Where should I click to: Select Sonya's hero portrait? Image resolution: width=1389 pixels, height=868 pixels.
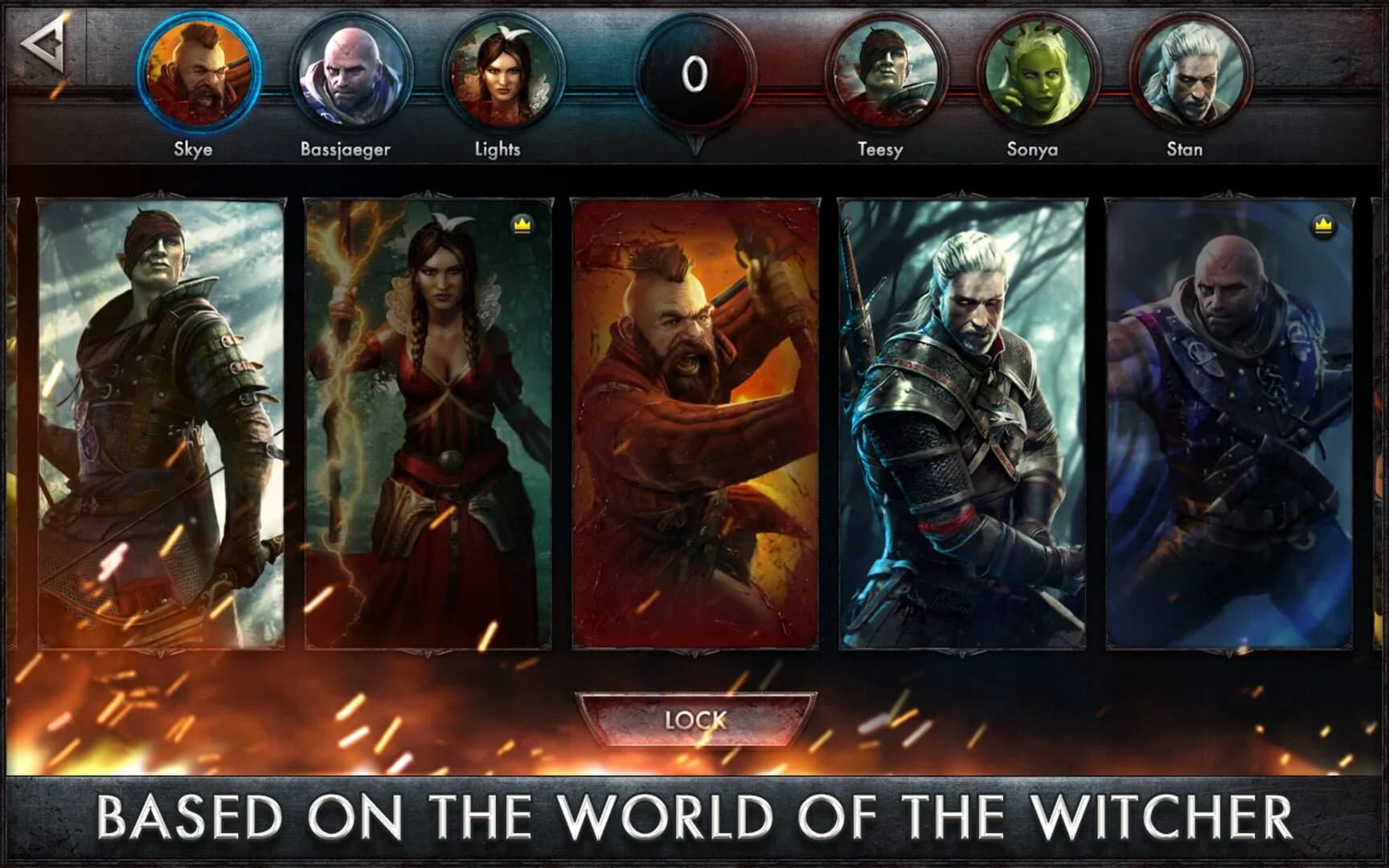pos(1035,72)
